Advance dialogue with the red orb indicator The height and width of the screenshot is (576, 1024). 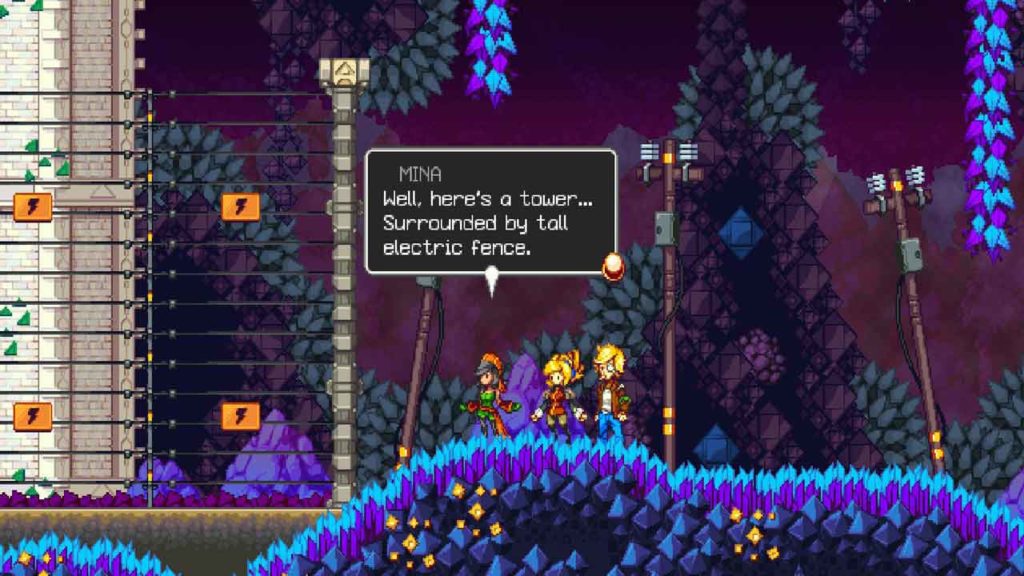coord(612,266)
